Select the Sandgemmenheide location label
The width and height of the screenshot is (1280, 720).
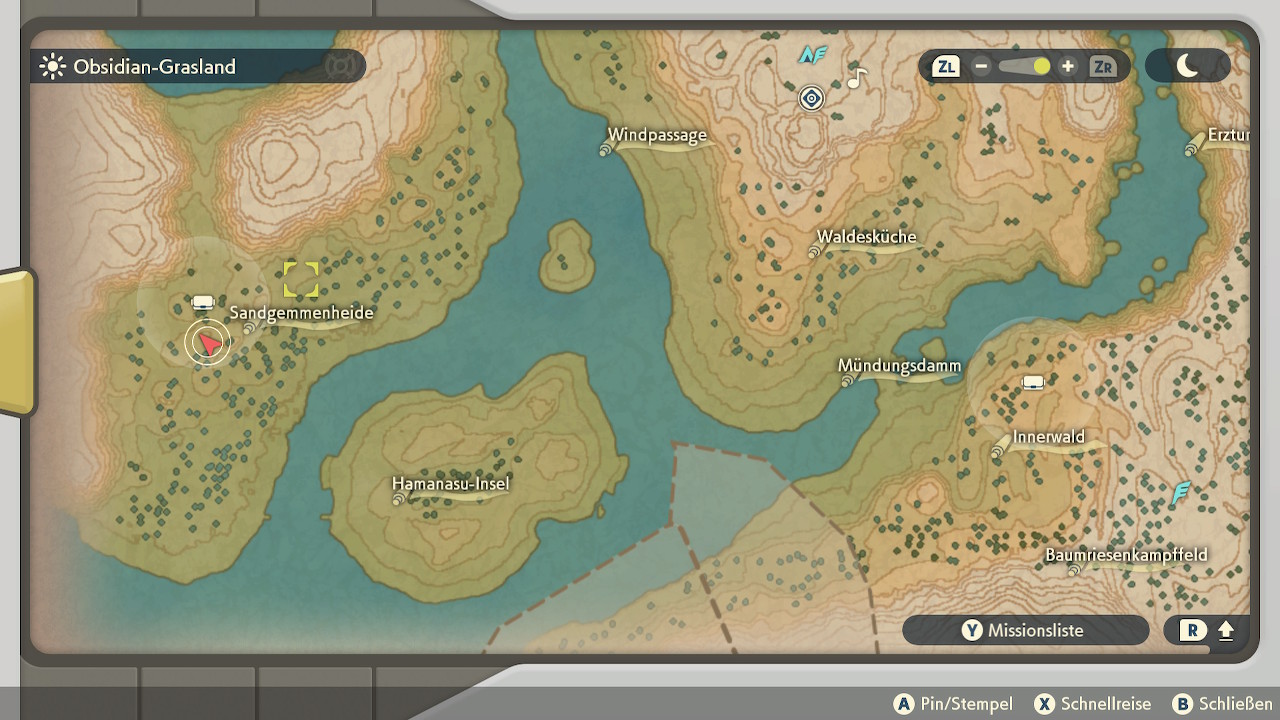click(x=302, y=313)
